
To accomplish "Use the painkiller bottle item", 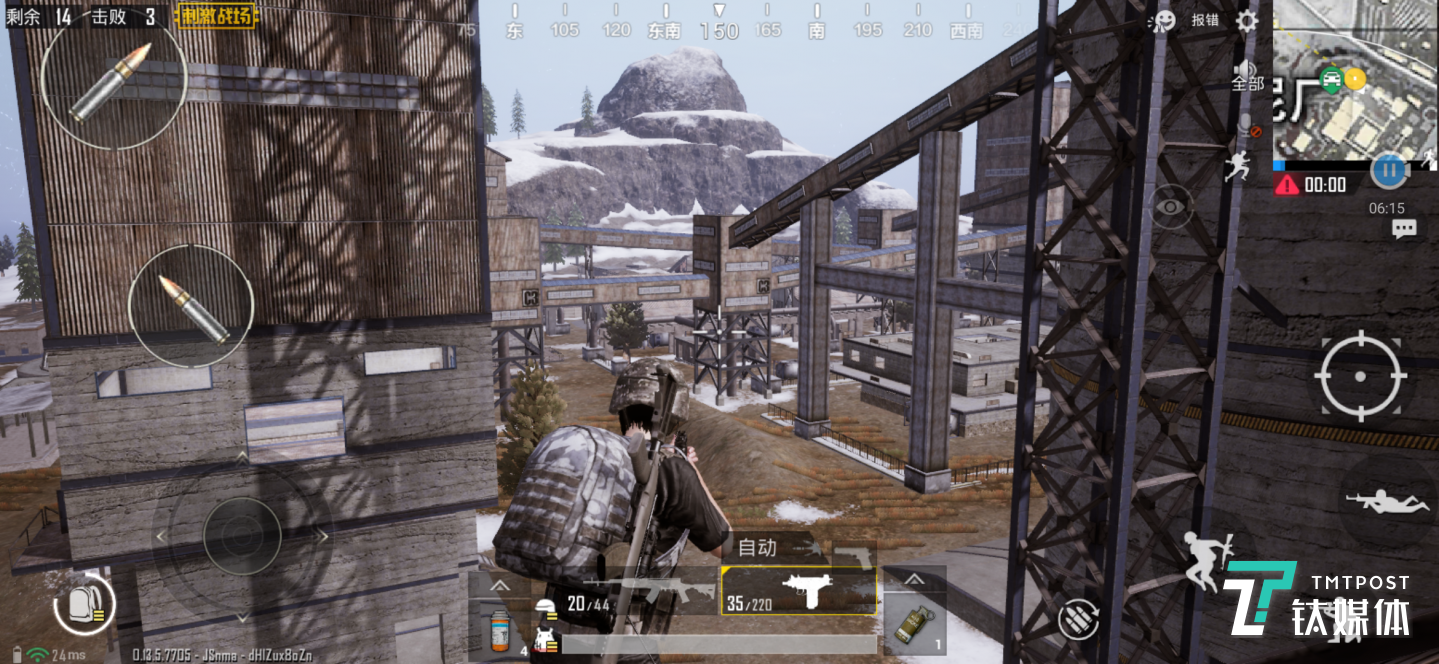I will coord(497,630).
